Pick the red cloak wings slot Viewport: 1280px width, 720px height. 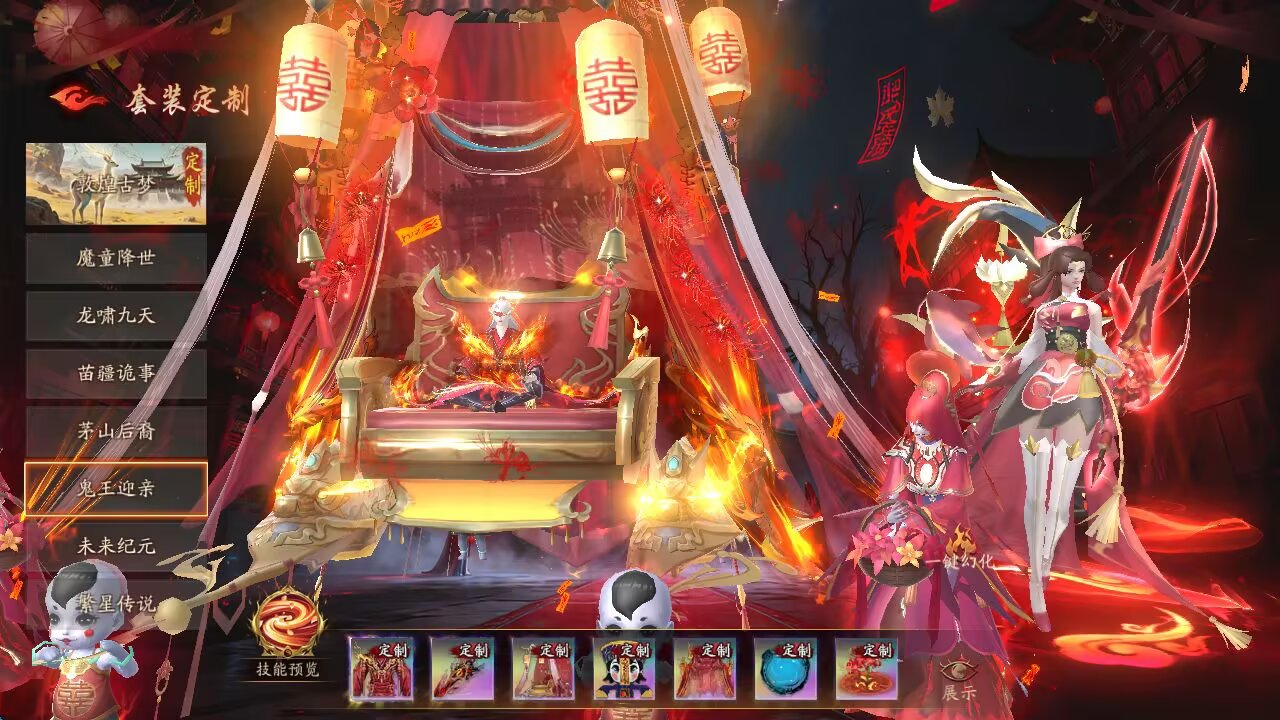tap(705, 669)
